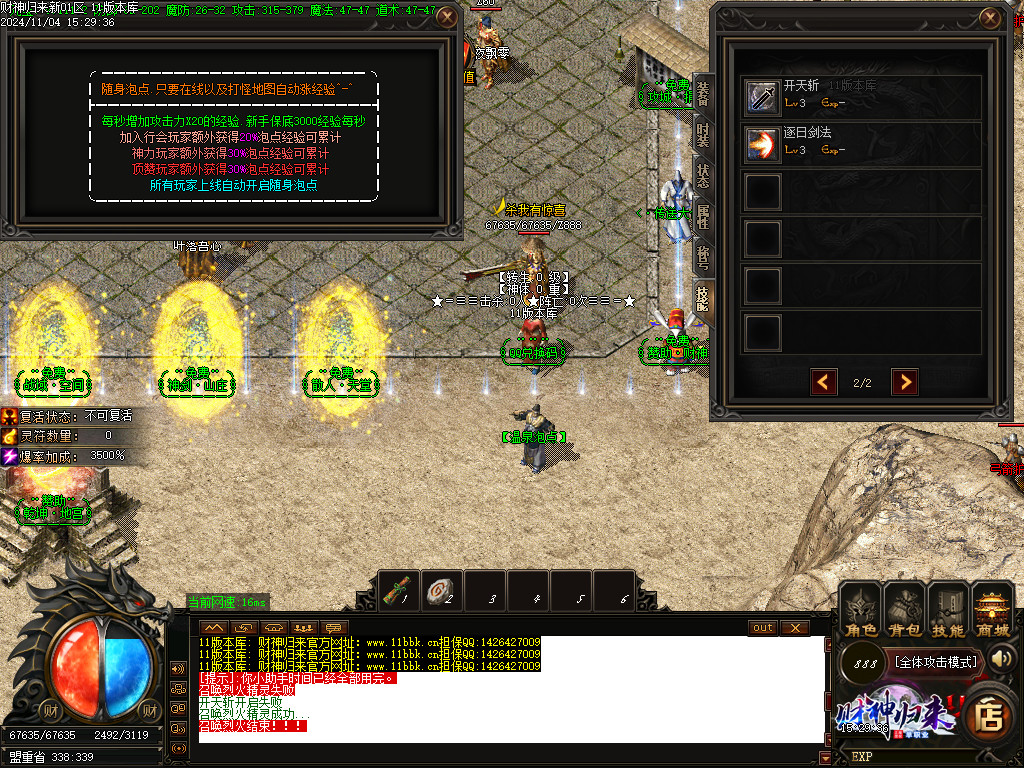Switch to the 装备 equipment tab
This screenshot has width=1024, height=768.
[x=703, y=95]
